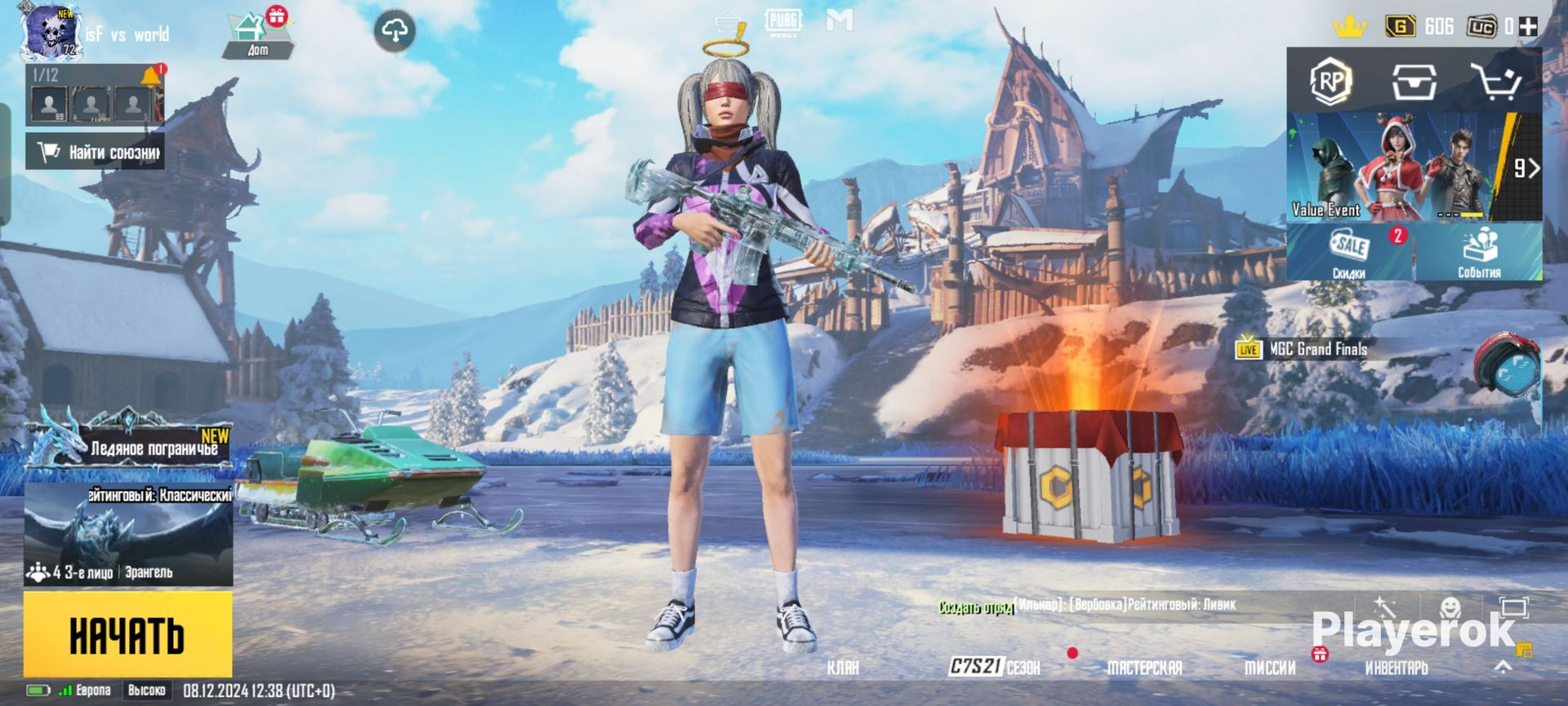The width and height of the screenshot is (1568, 706).
Task: Open the shopping cart store icon
Action: coord(1496,81)
